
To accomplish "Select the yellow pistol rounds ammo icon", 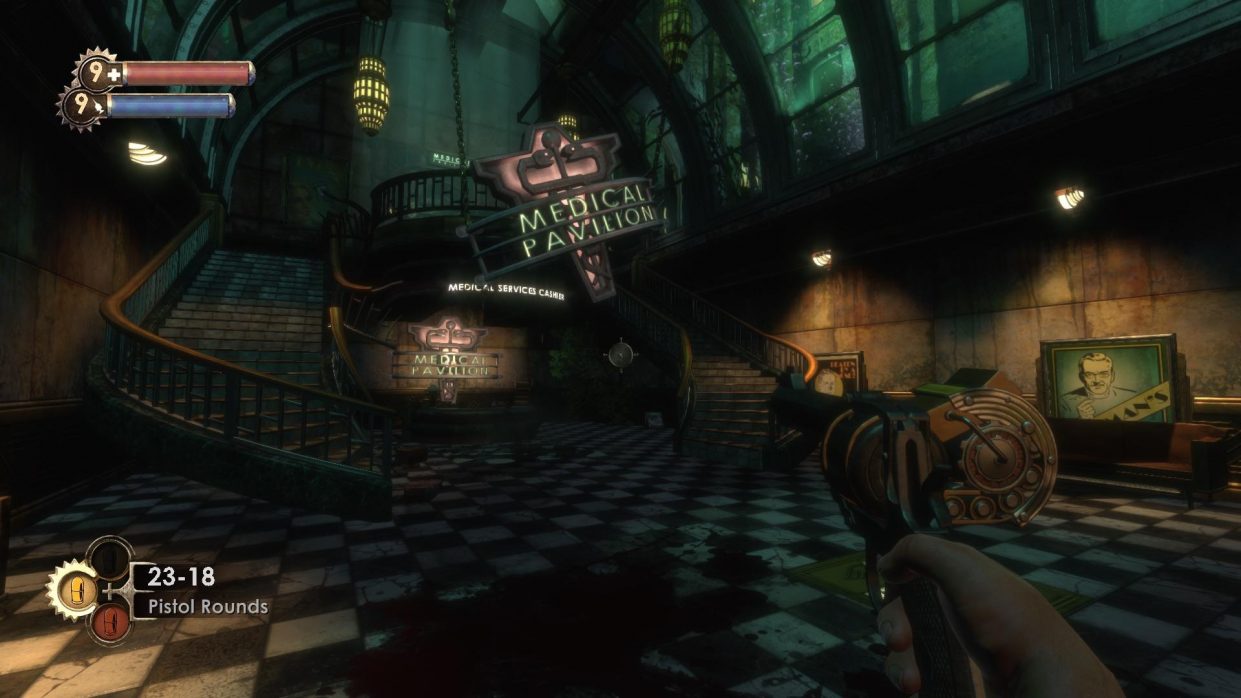I will click(73, 587).
